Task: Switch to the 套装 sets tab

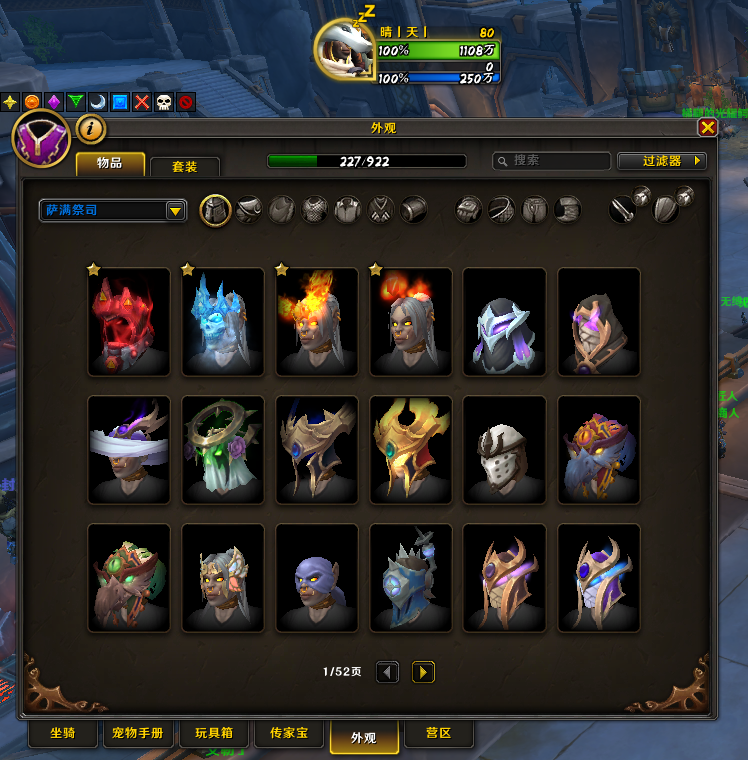Action: (x=184, y=164)
